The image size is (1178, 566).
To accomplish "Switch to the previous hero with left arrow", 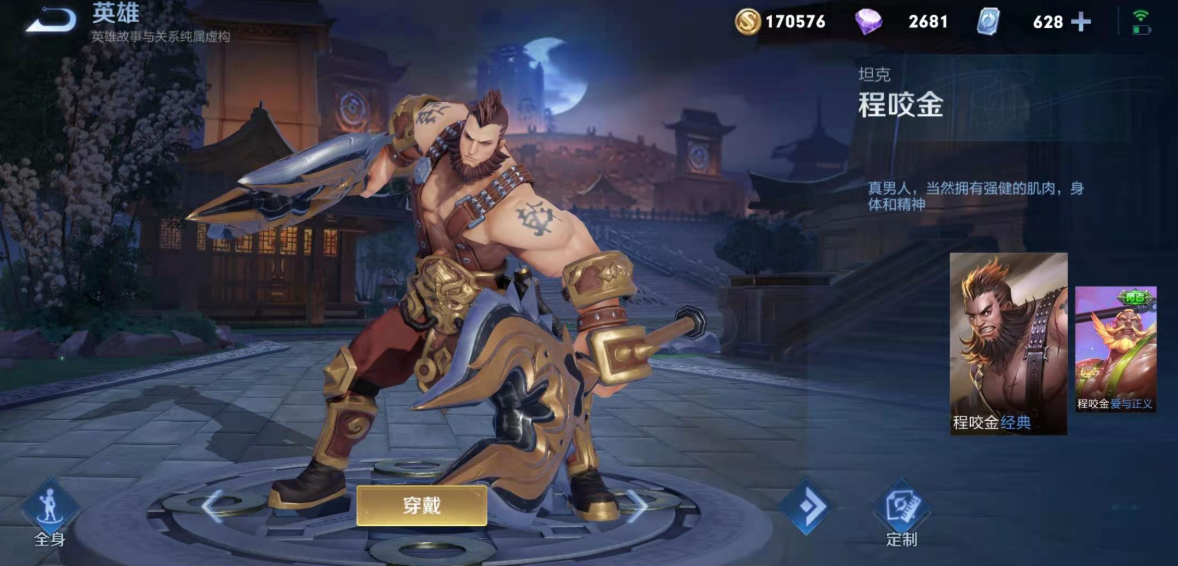I will 212,506.
